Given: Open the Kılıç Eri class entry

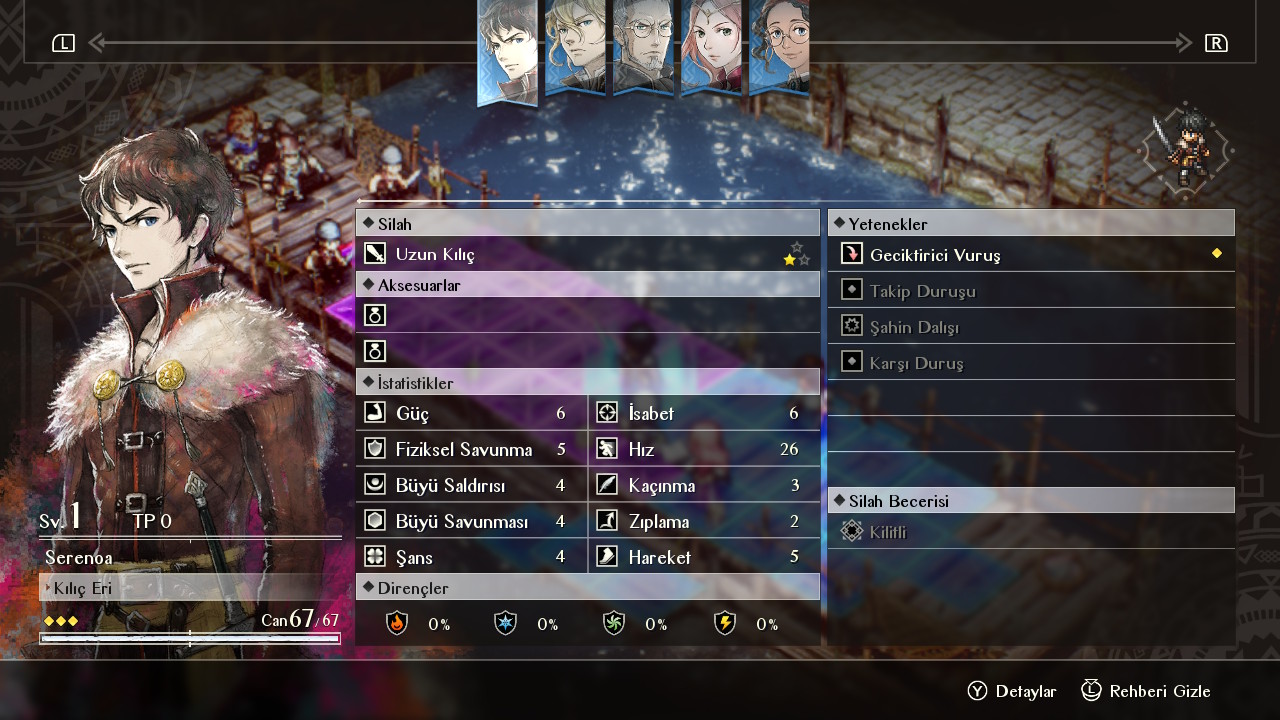Looking at the screenshot, I should pyautogui.click(x=190, y=588).
